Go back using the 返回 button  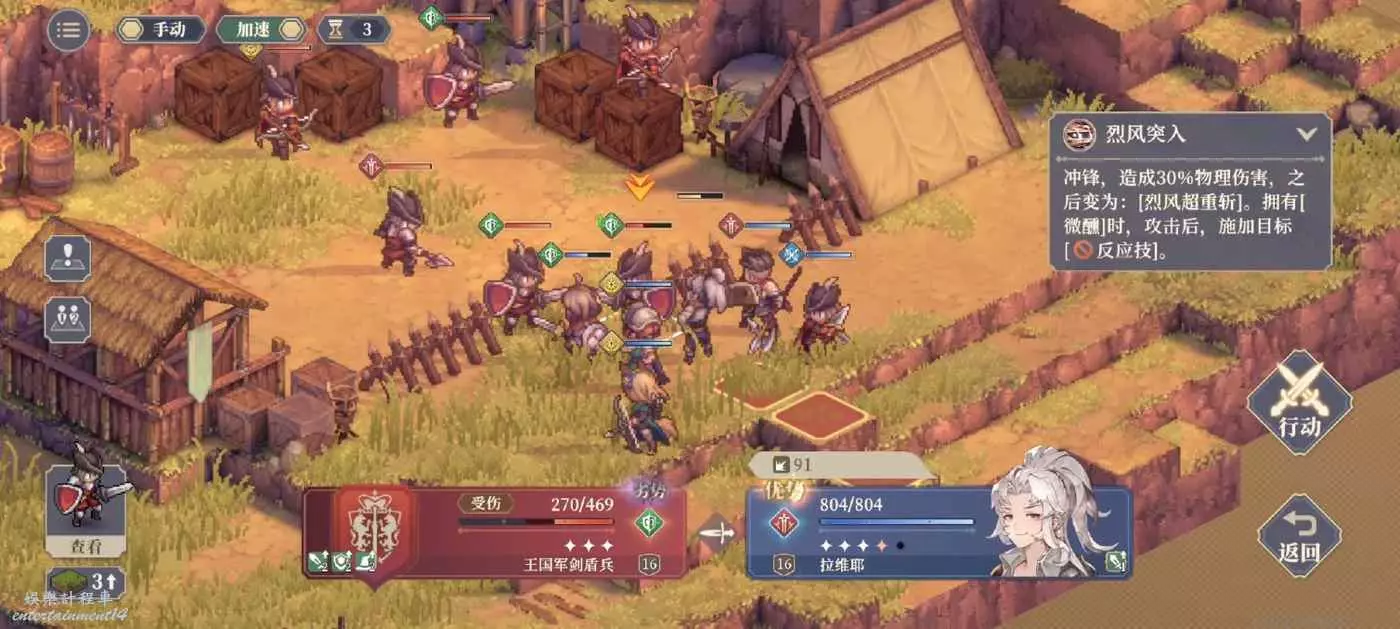point(1299,535)
